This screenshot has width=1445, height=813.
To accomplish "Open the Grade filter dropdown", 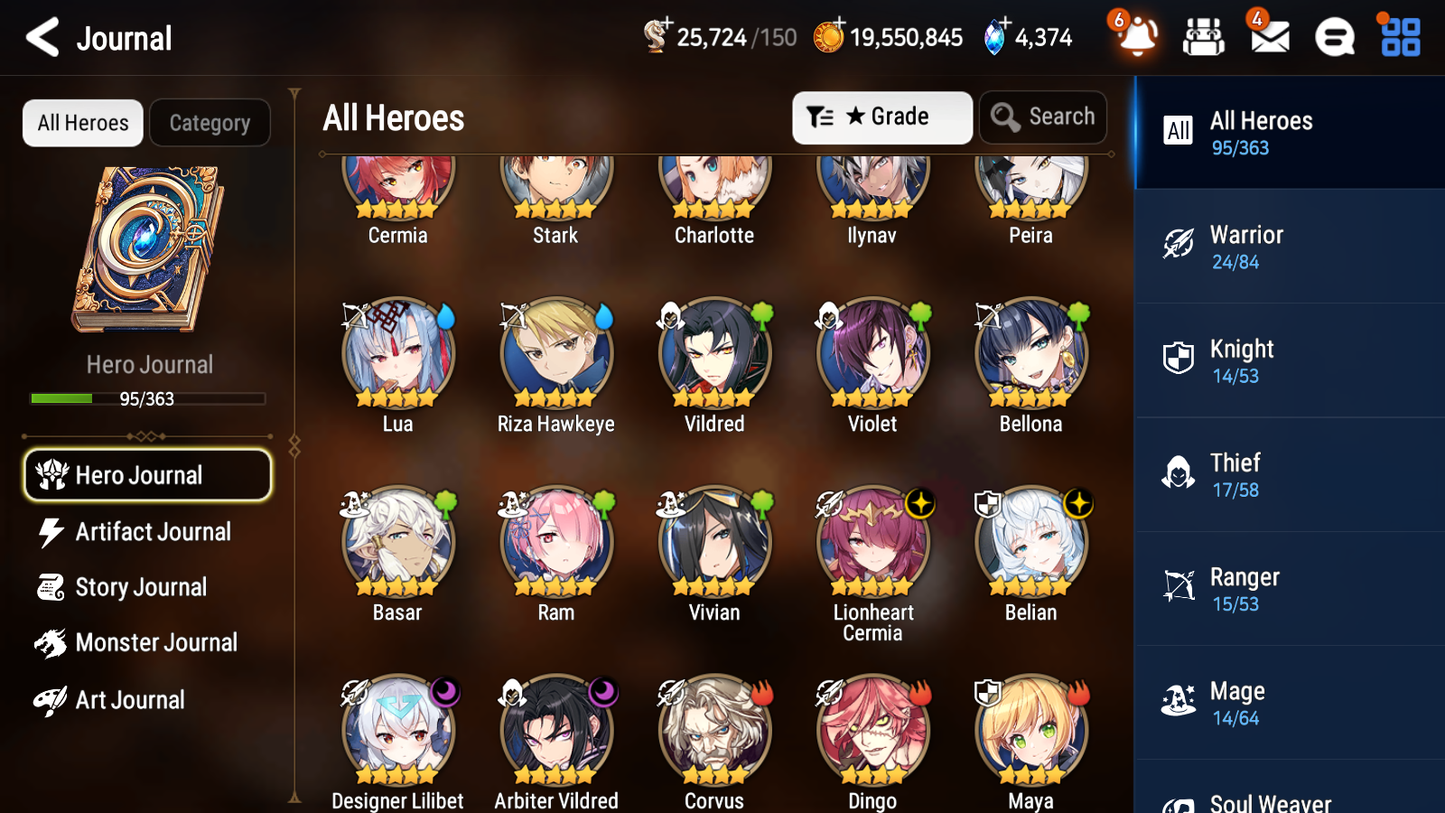I will (881, 117).
